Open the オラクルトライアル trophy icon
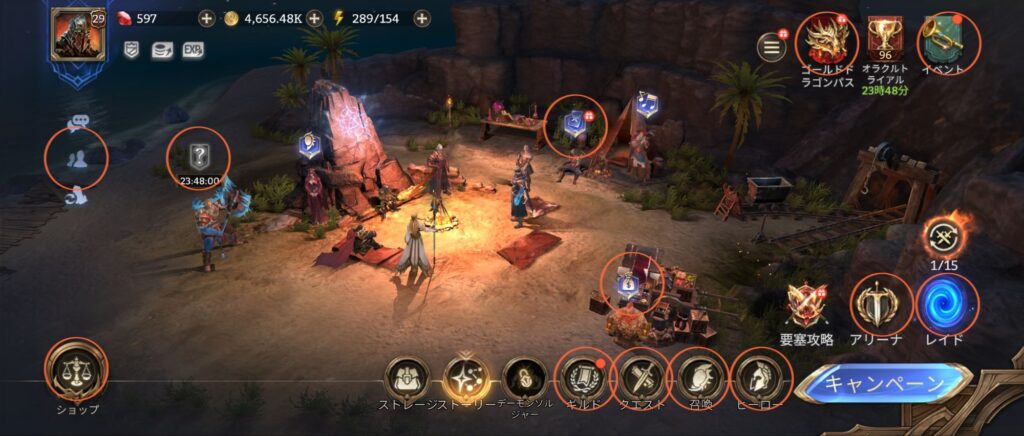The height and width of the screenshot is (436, 1024). [884, 38]
